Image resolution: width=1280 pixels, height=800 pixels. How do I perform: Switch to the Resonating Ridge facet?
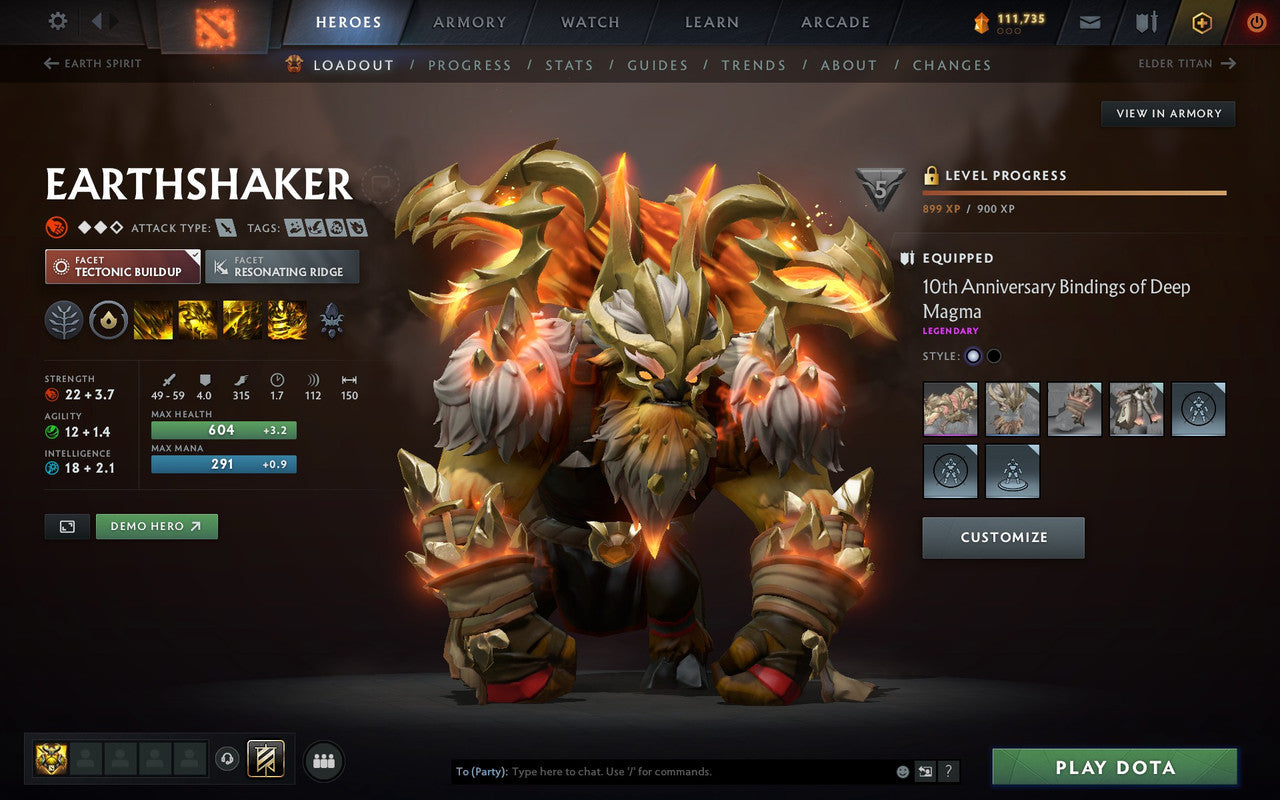pos(282,267)
